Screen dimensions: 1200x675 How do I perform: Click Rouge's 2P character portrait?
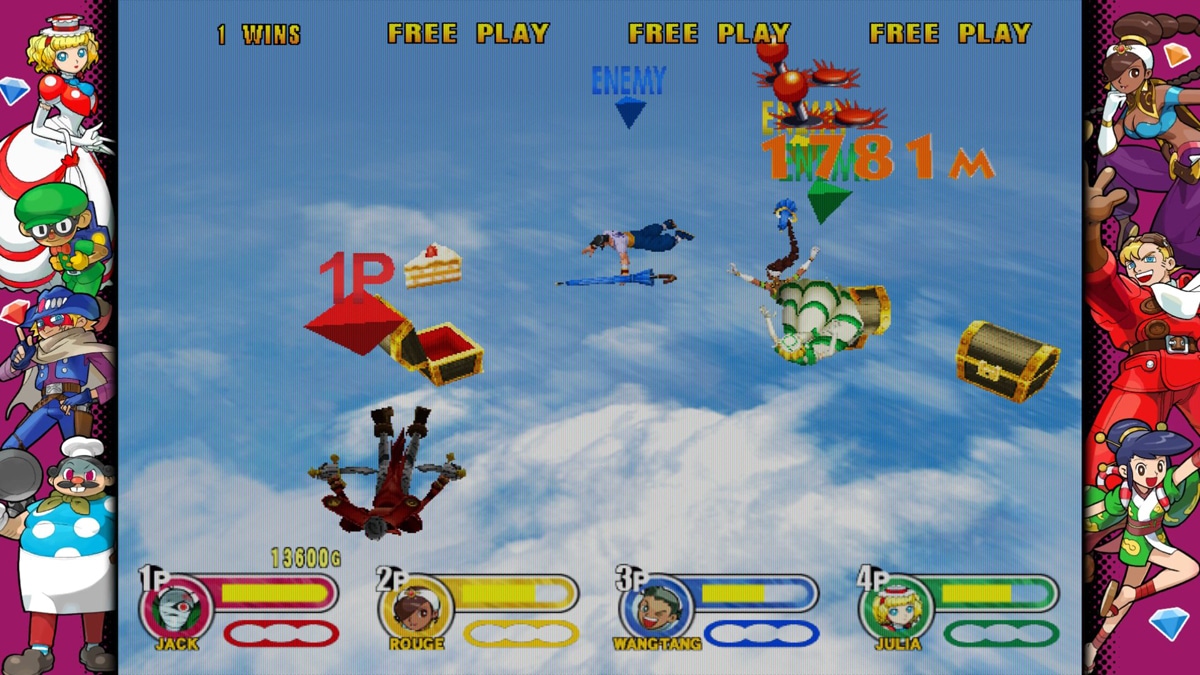click(417, 607)
